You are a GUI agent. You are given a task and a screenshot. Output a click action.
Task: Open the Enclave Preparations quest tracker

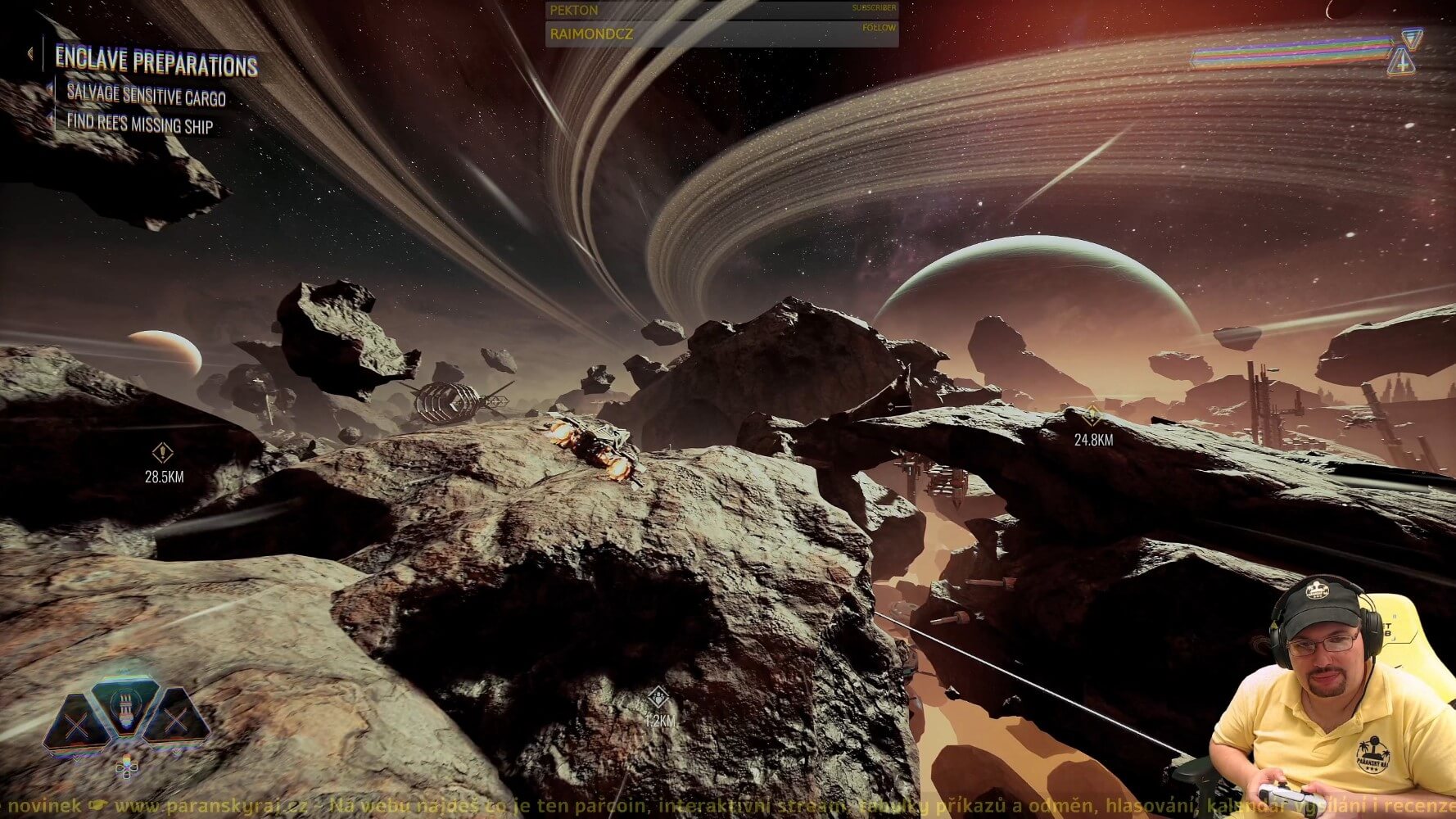coord(156,61)
